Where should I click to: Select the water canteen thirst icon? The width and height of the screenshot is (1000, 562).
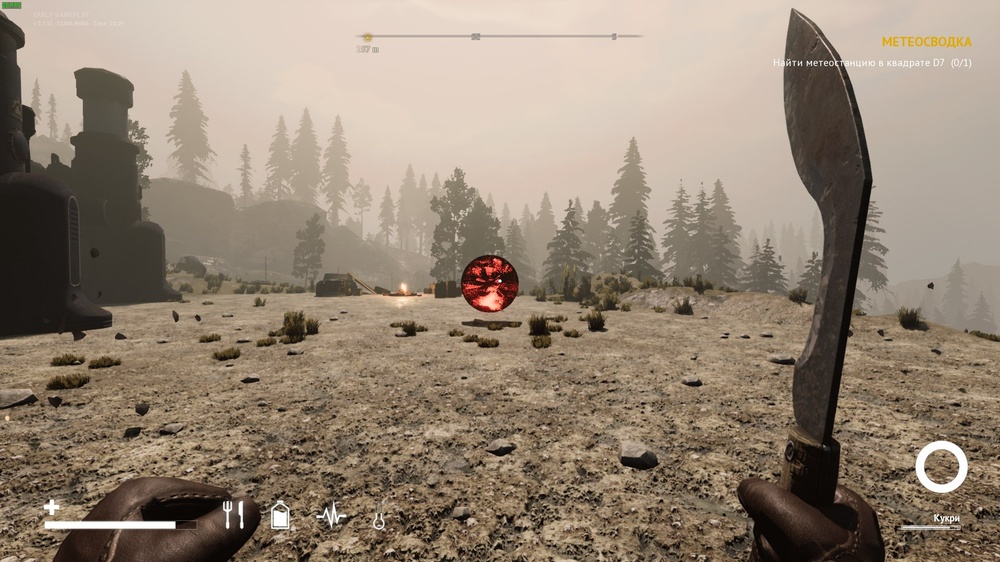(281, 515)
